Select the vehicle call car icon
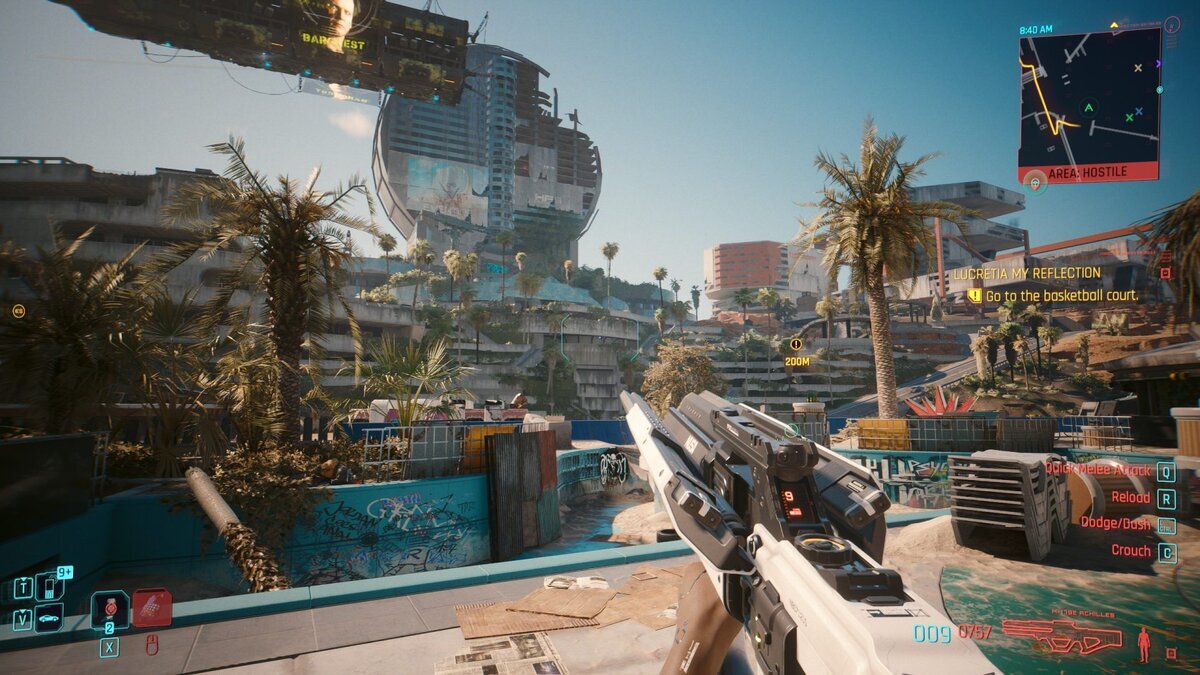This screenshot has width=1200, height=675. [x=49, y=618]
